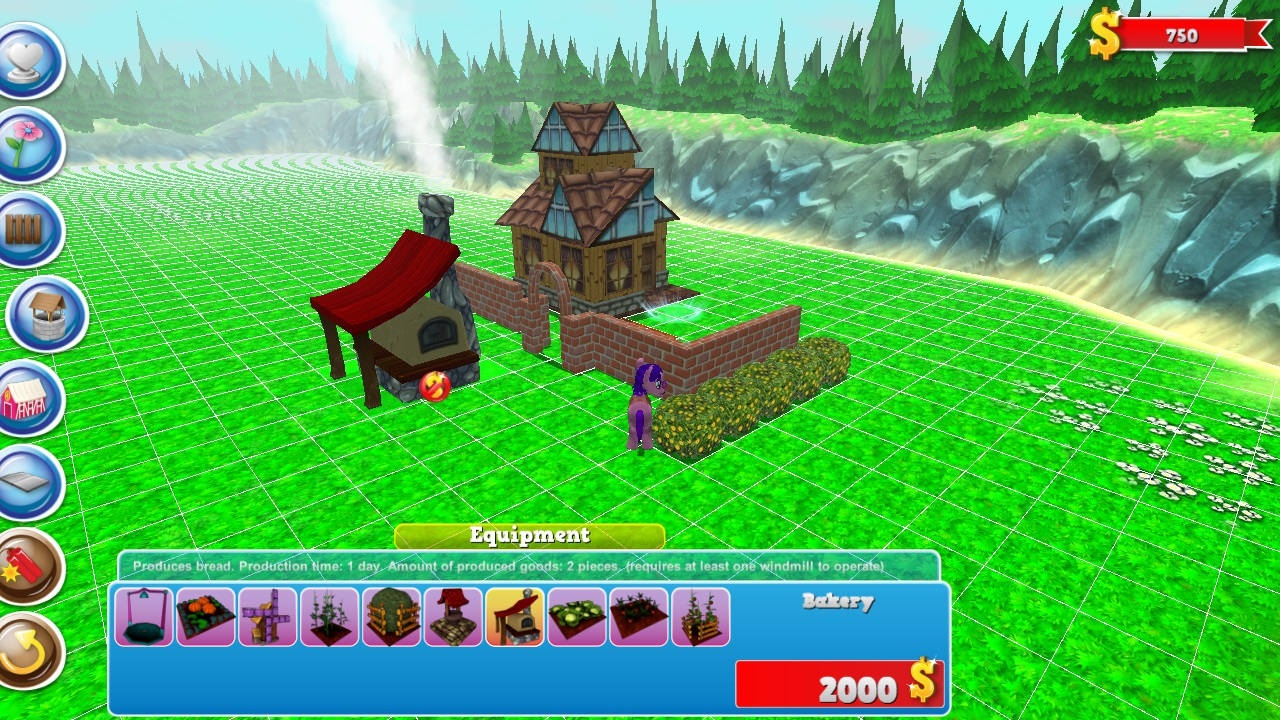Click the yellow undo arrow
The width and height of the screenshot is (1280, 720).
click(x=27, y=645)
